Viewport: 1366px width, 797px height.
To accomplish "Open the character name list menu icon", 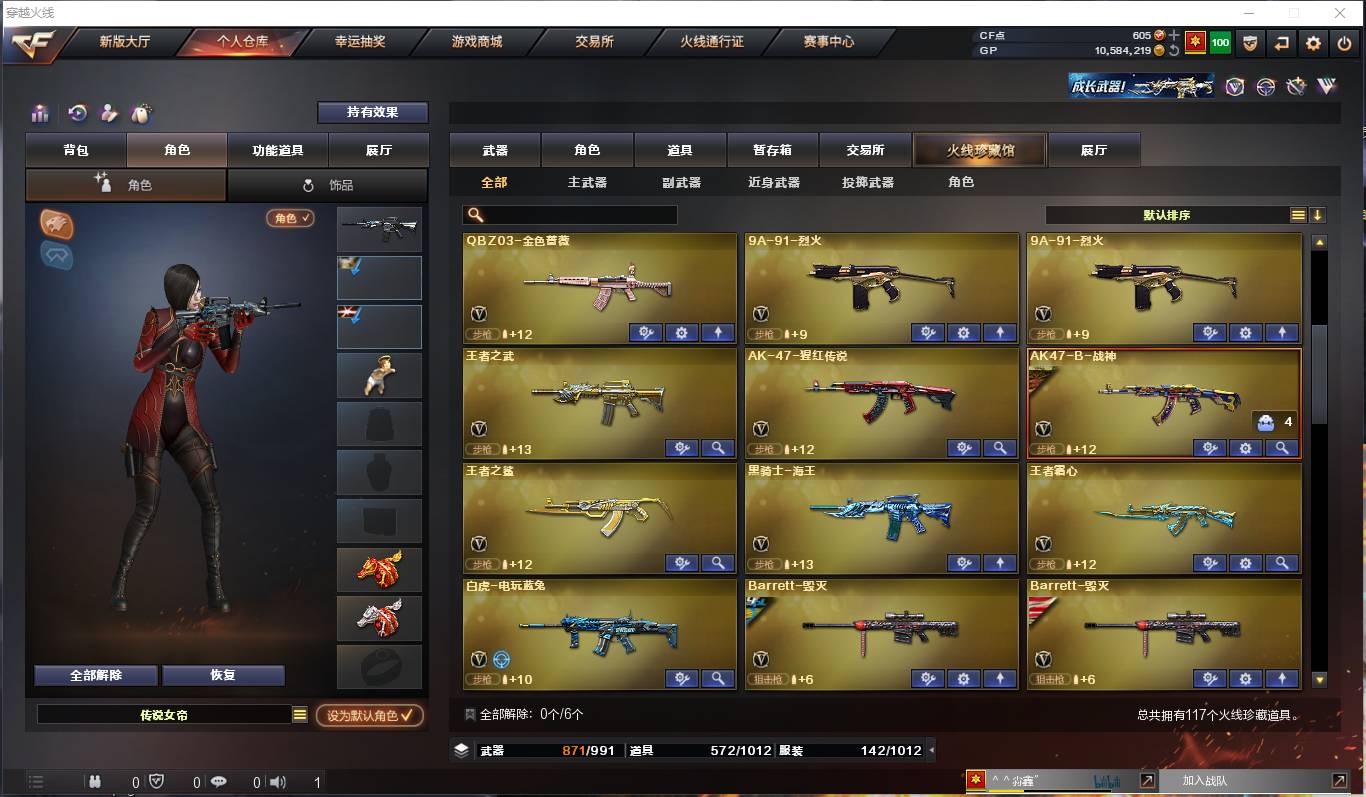I will [298, 716].
